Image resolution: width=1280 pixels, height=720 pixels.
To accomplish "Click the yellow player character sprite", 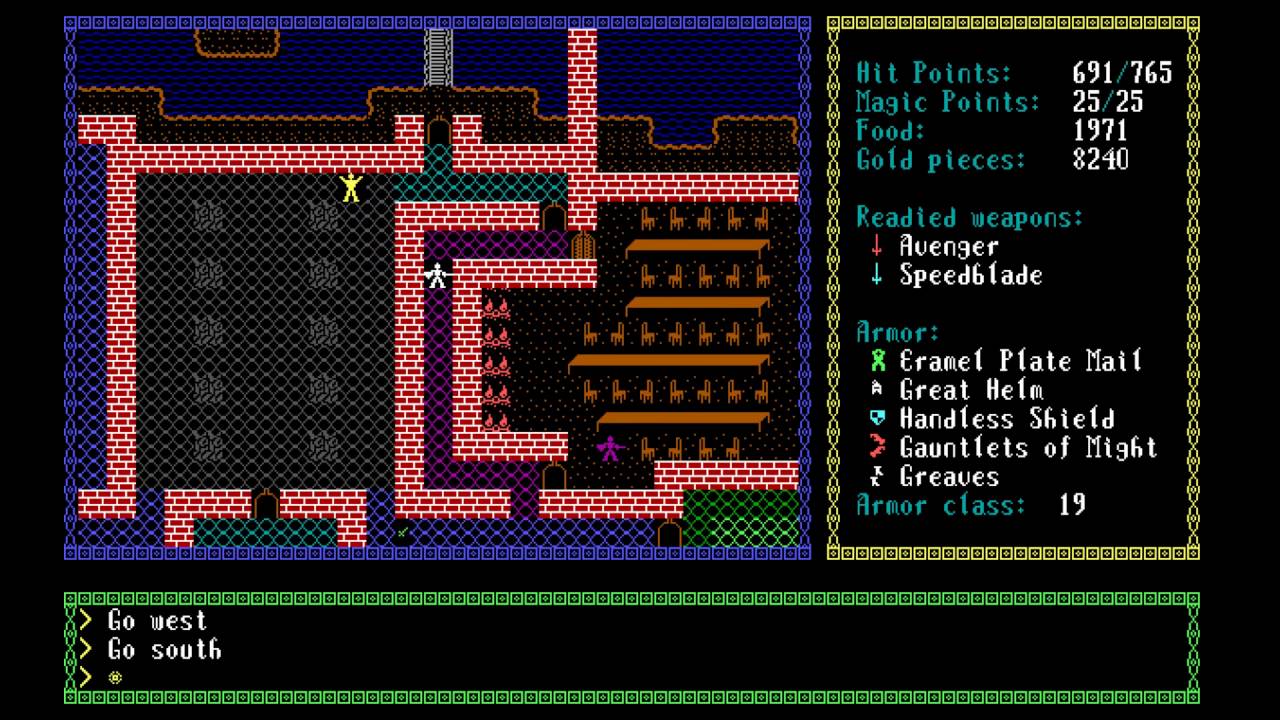I will pos(351,185).
